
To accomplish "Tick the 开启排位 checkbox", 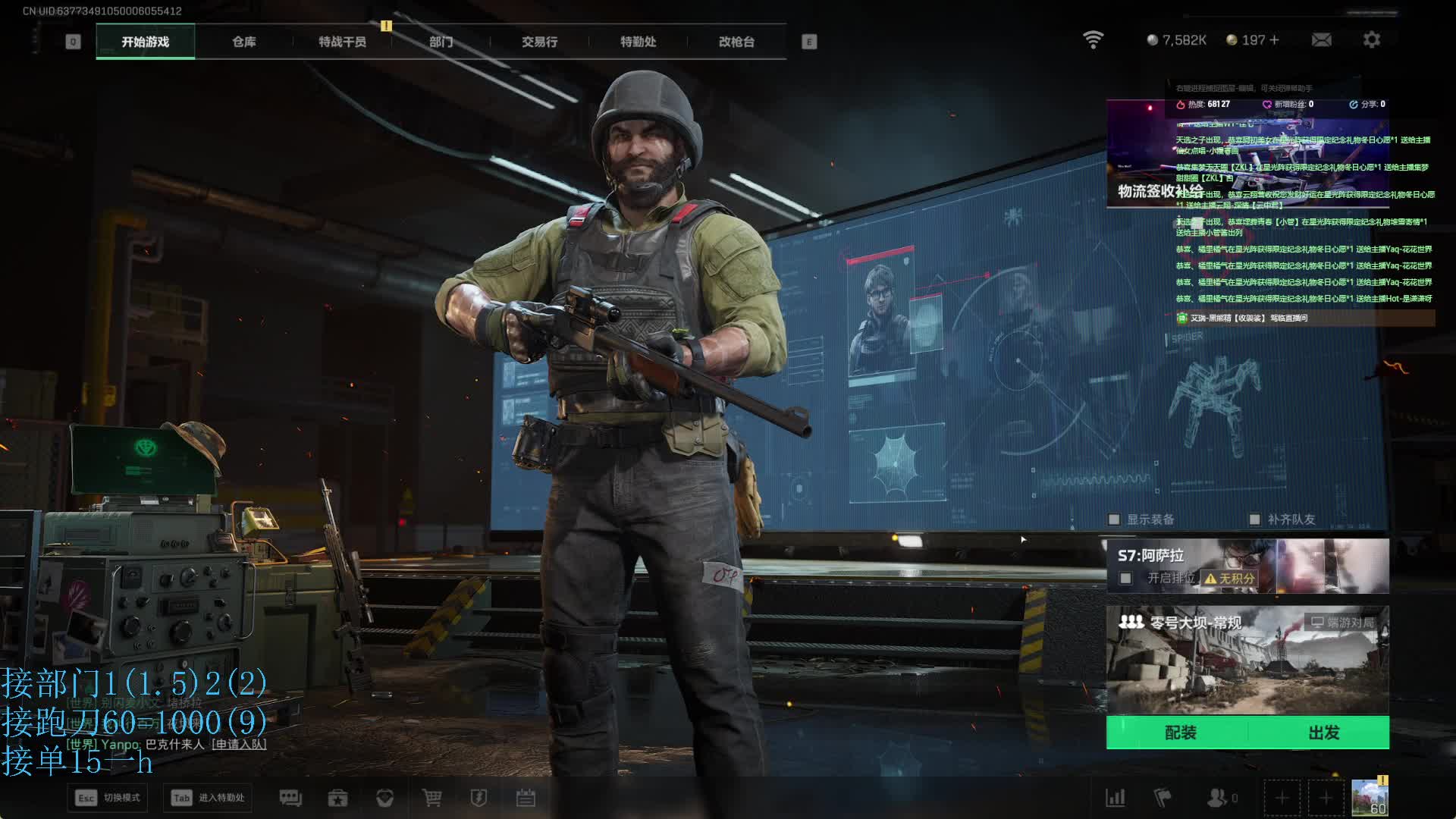I will [x=1126, y=579].
